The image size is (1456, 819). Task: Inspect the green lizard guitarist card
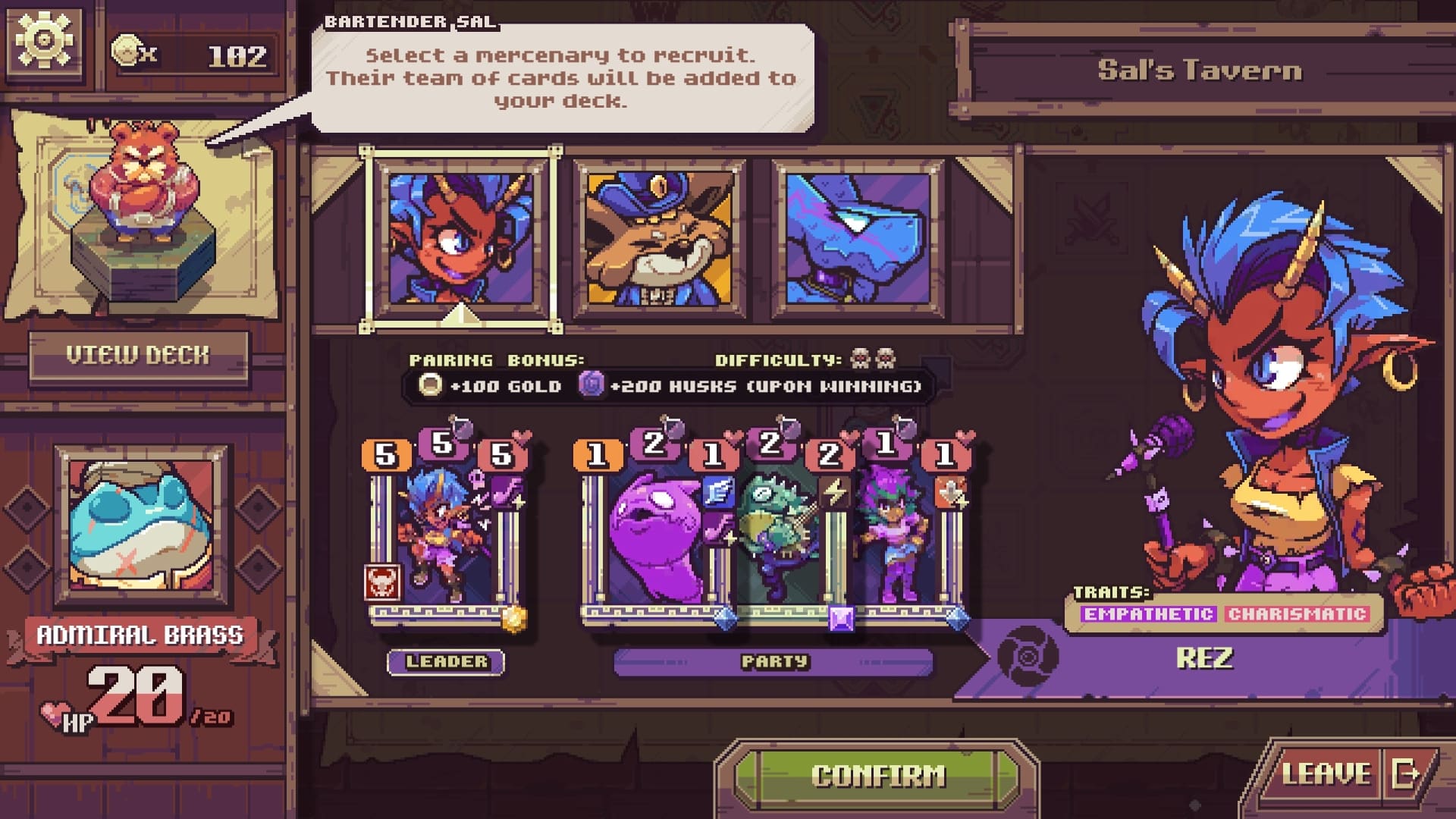tap(777, 538)
